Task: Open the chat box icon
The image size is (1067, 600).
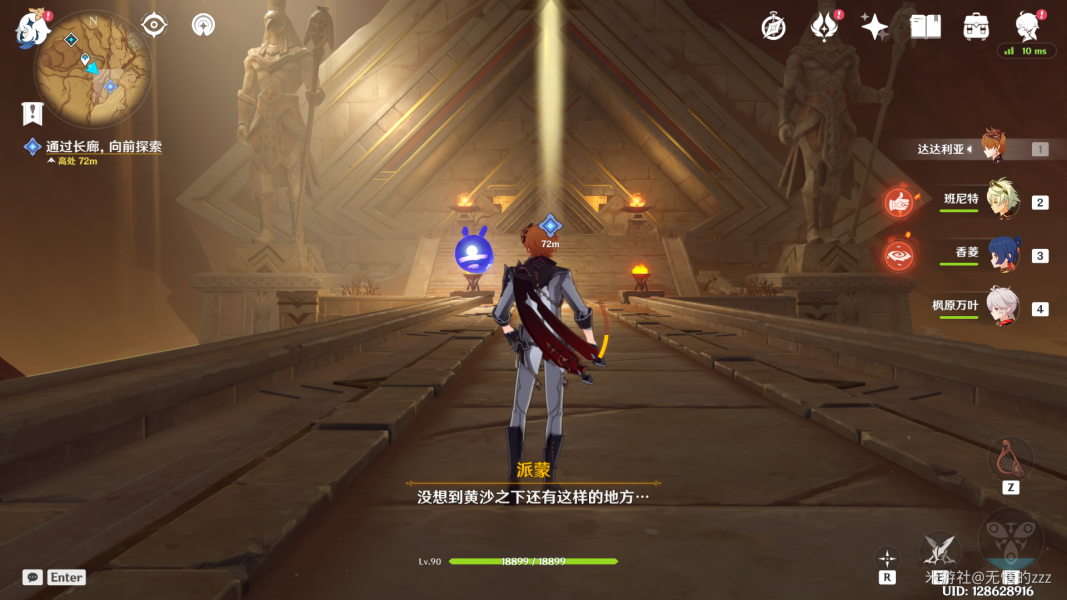Action: pos(33,577)
